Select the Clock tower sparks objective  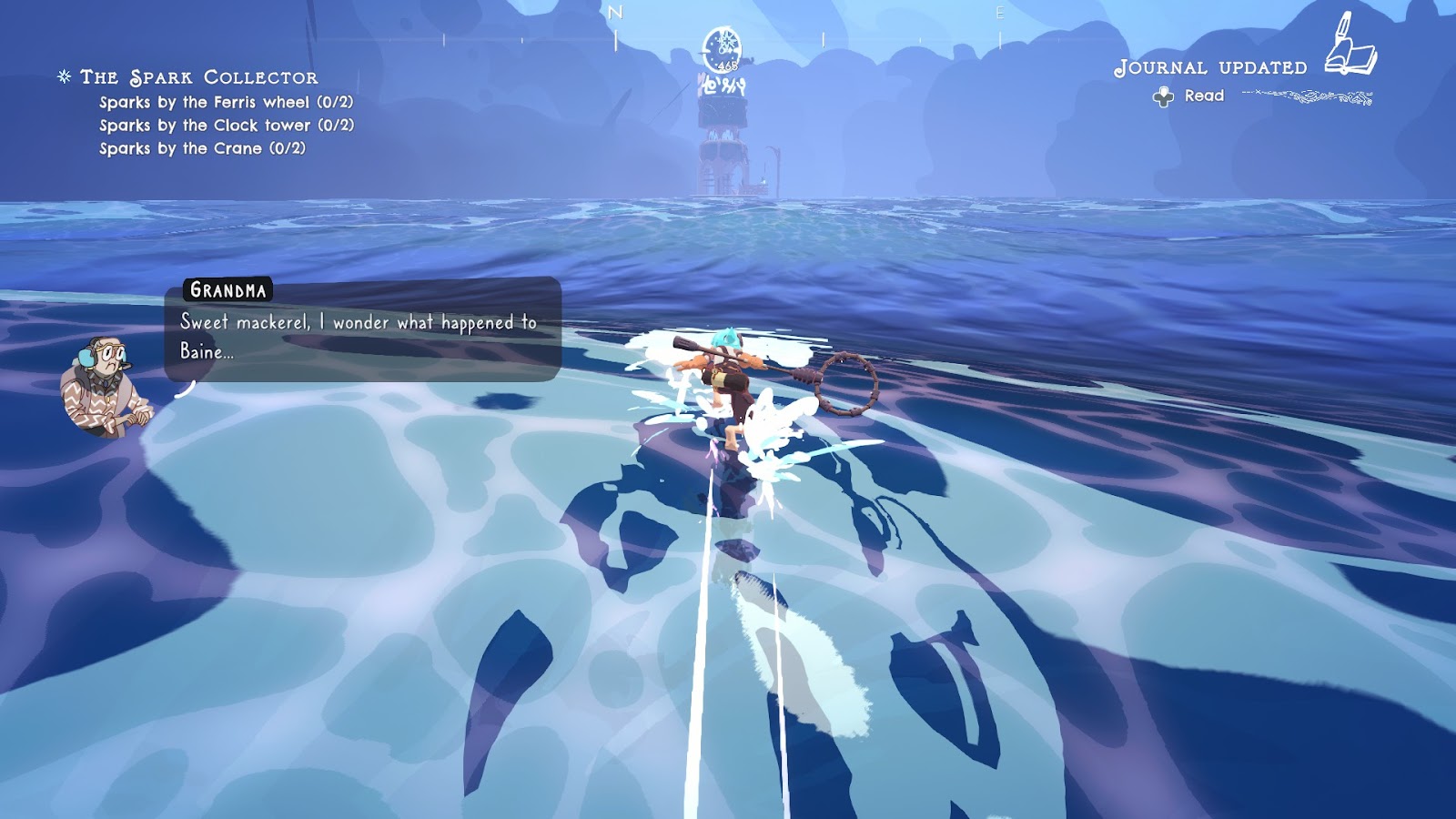226,126
